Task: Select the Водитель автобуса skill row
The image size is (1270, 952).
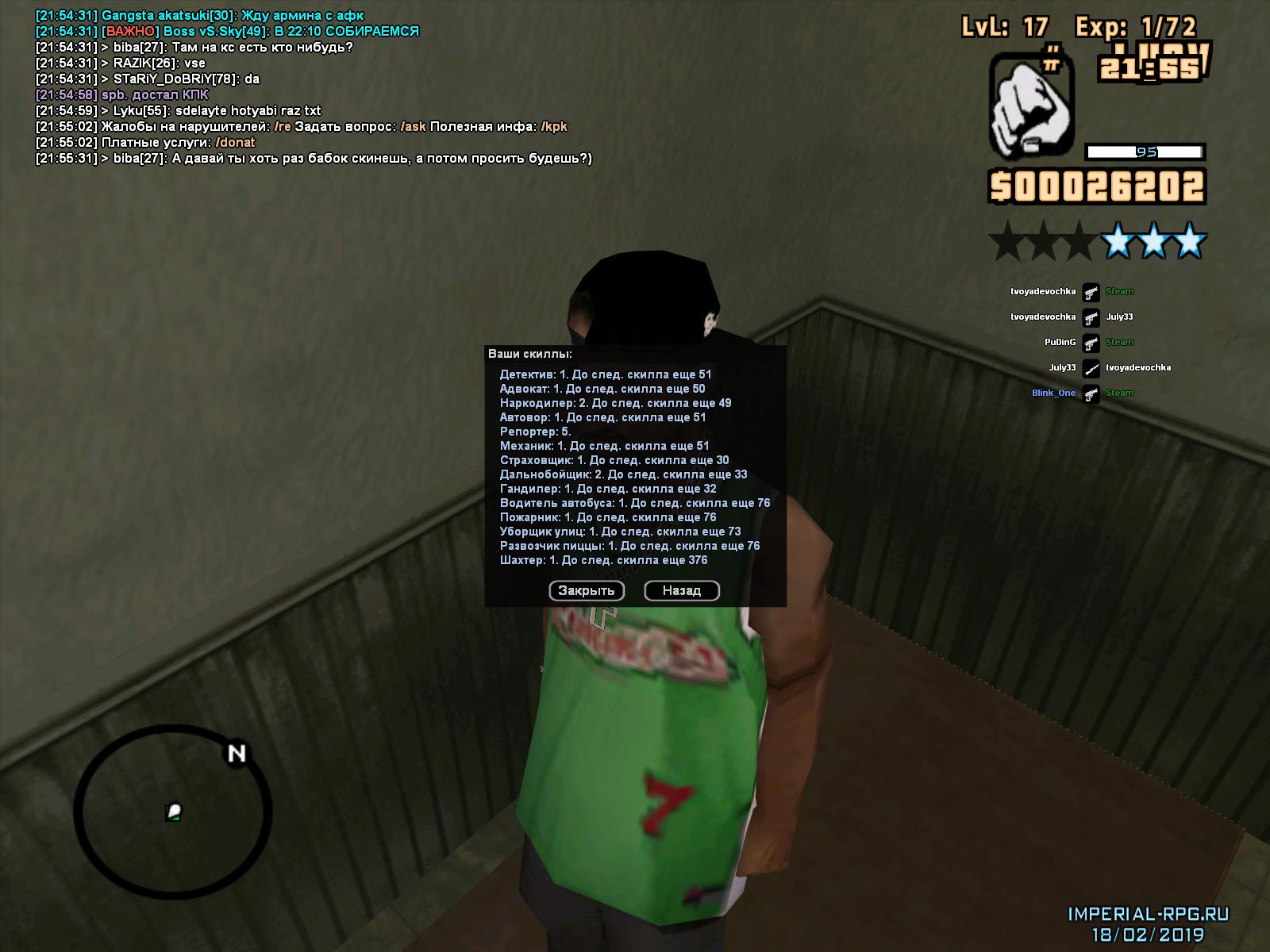Action: tap(635, 503)
